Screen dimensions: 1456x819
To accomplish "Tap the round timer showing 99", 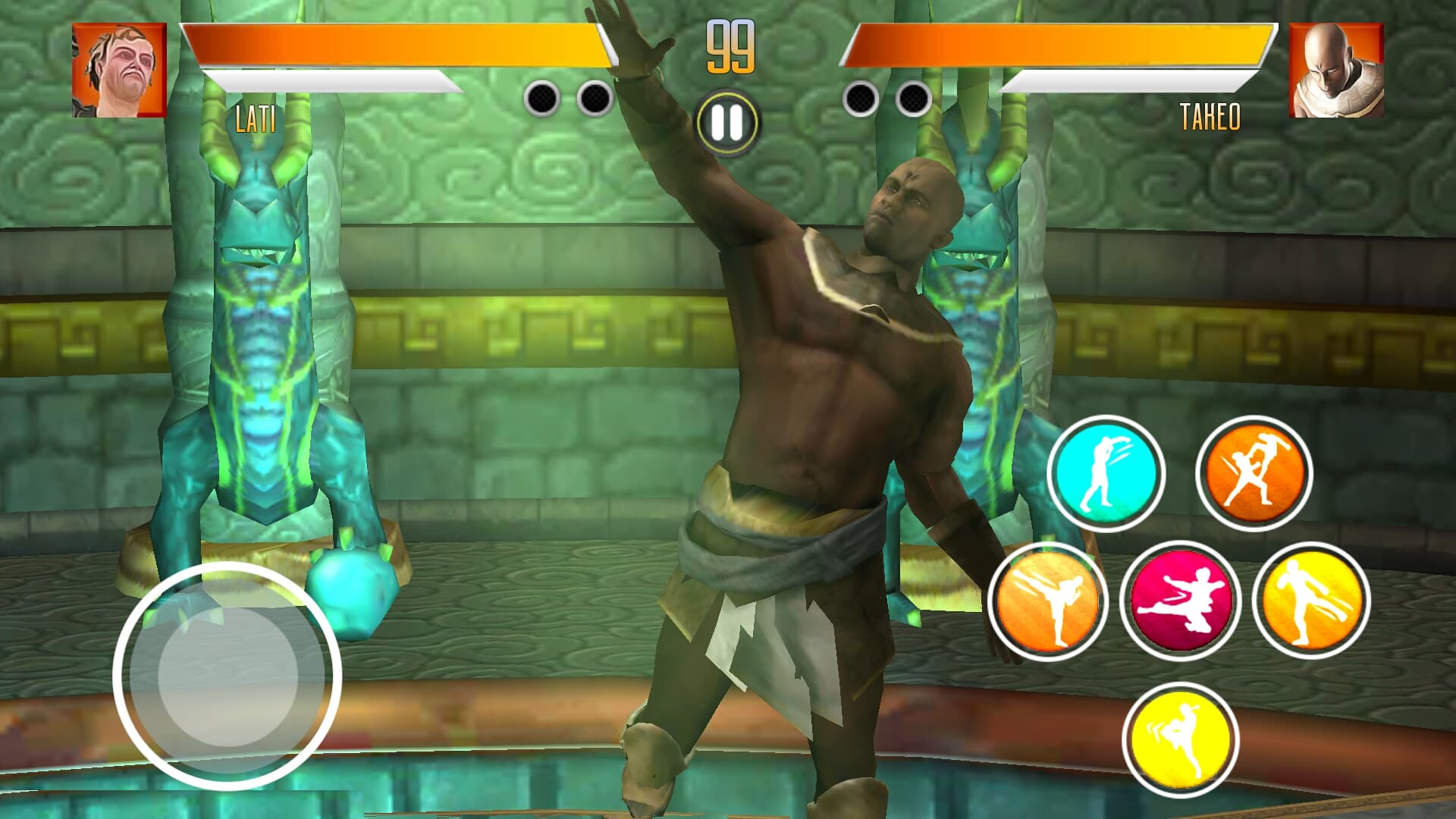I will (728, 45).
